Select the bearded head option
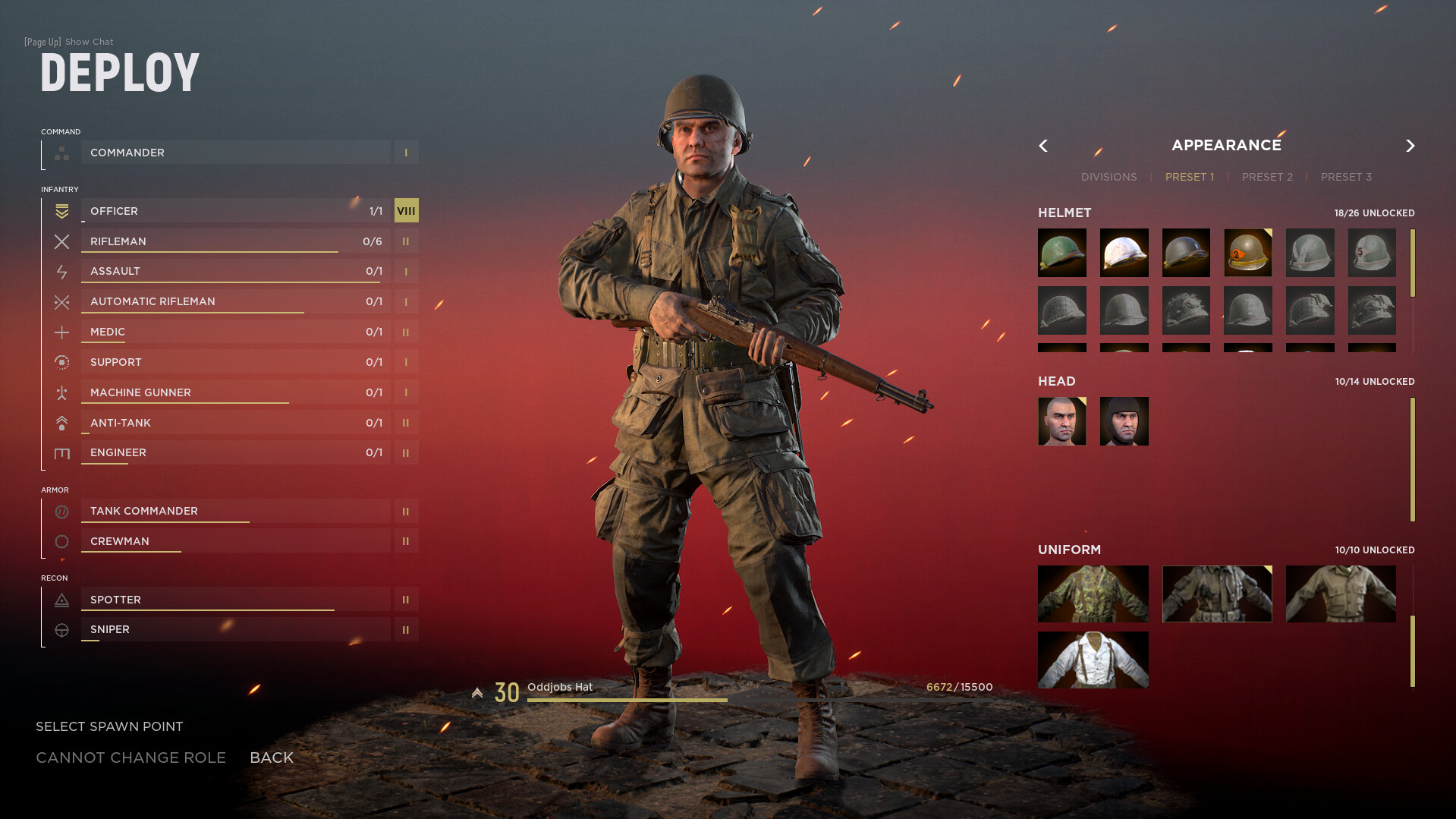 [x=1124, y=421]
